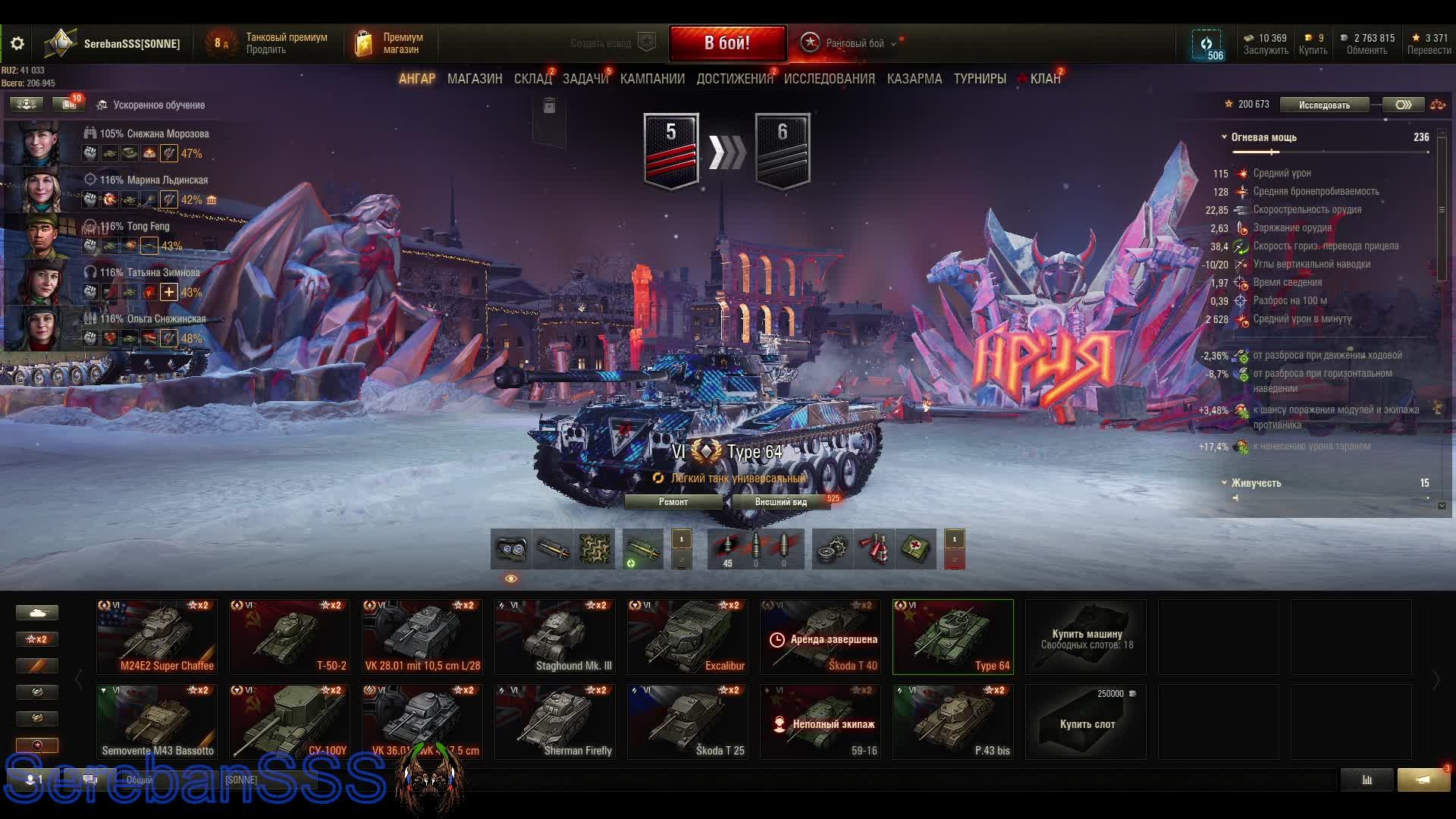Start the battle with В бой! button
This screenshot has width=1456, height=819.
click(x=726, y=43)
